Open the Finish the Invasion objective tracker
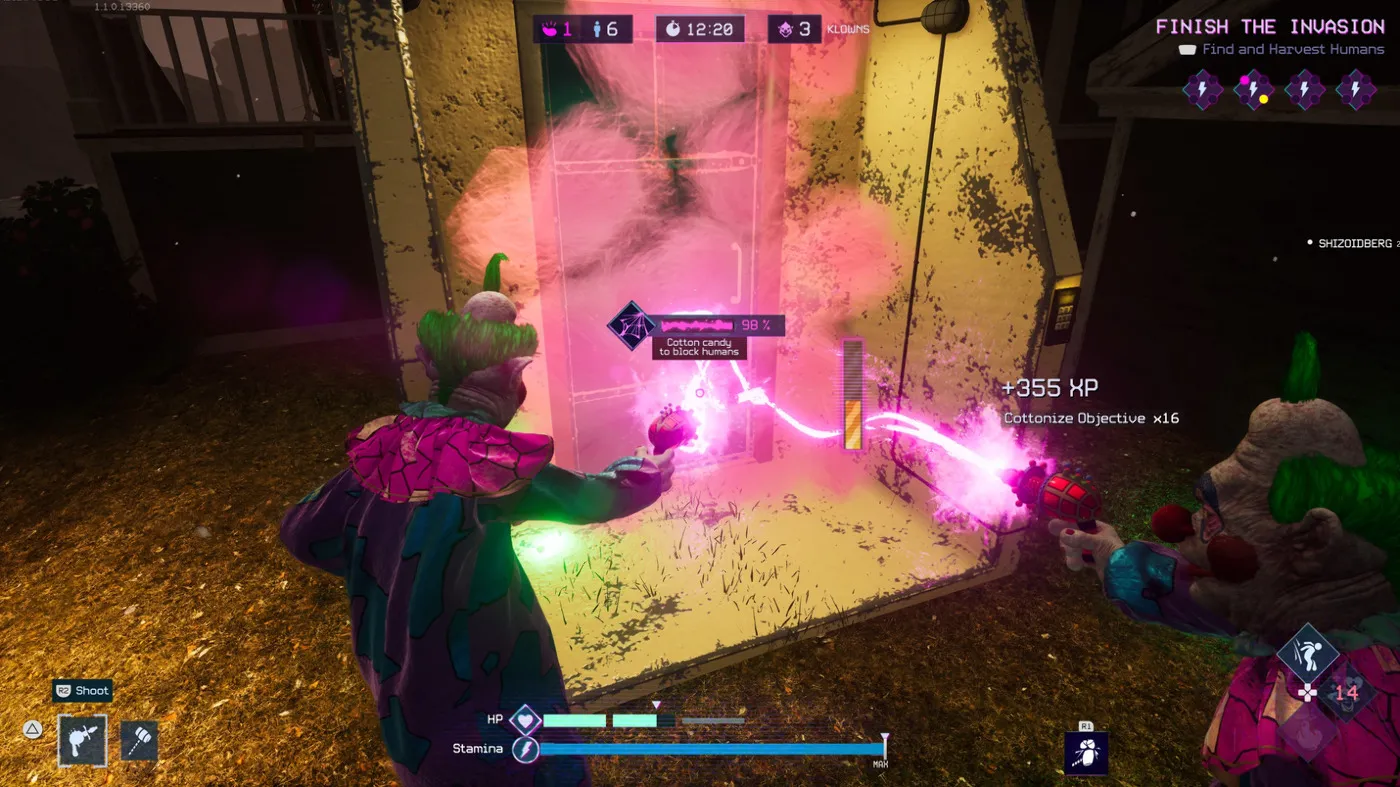Viewport: 1400px width, 787px height. 1270,27
